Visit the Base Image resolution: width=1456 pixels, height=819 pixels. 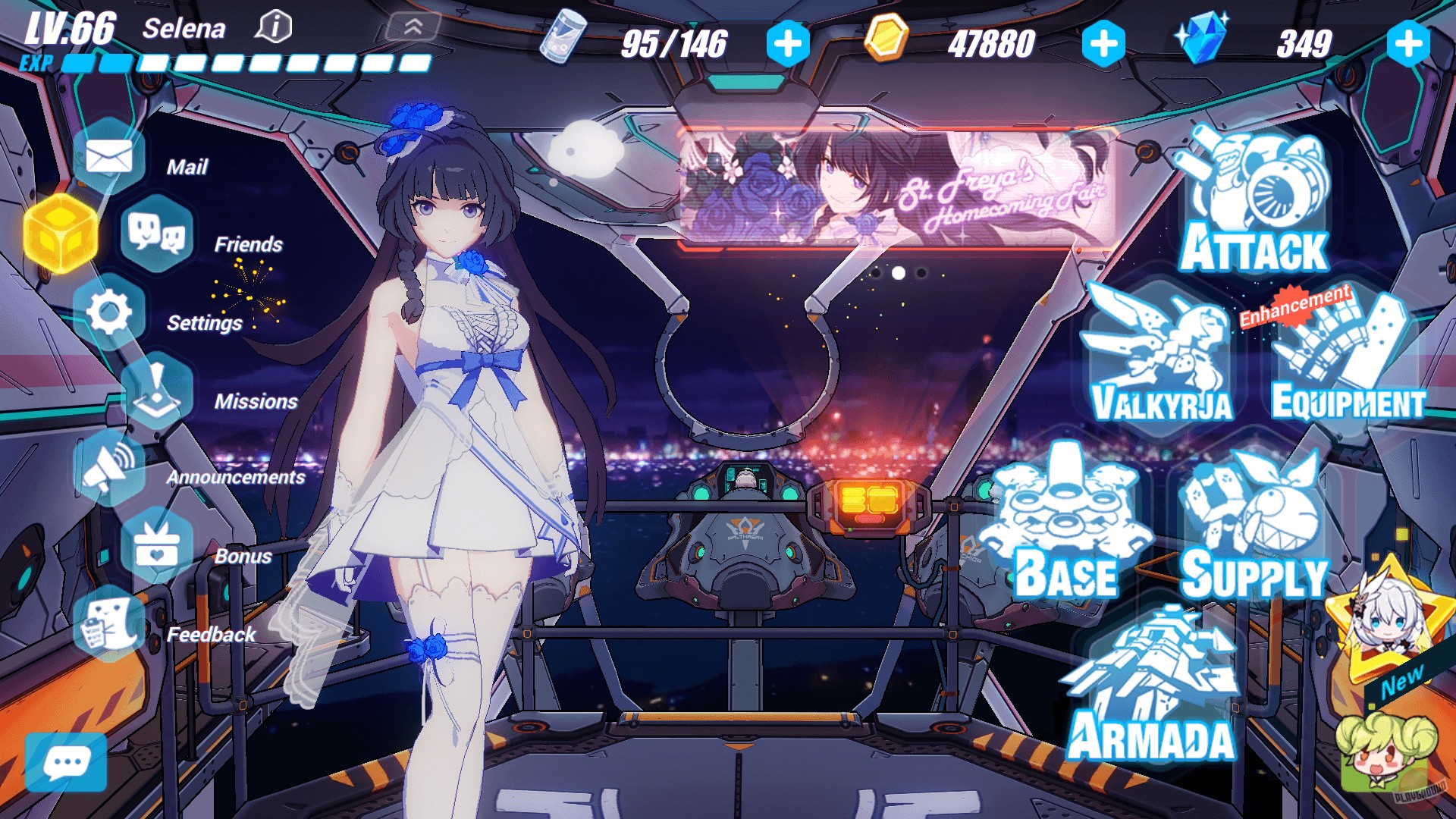(1065, 523)
